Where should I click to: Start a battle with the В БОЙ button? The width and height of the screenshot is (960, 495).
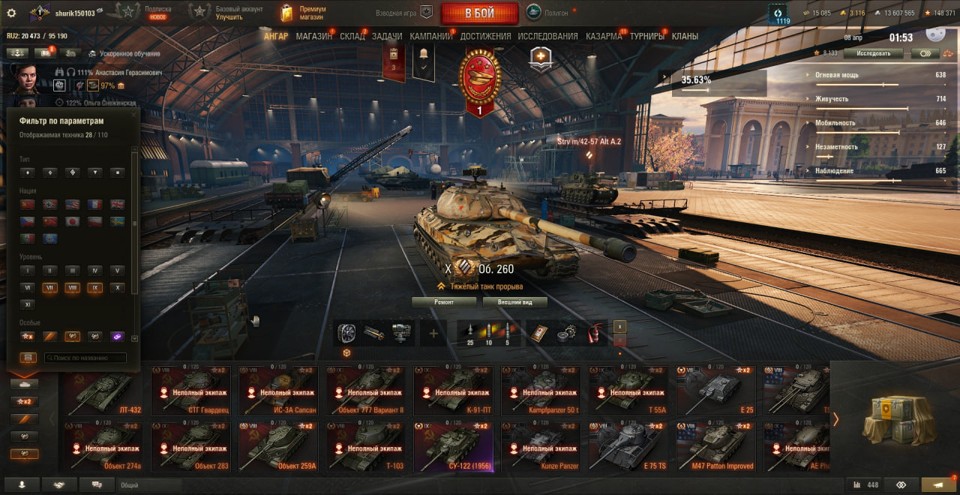(479, 13)
